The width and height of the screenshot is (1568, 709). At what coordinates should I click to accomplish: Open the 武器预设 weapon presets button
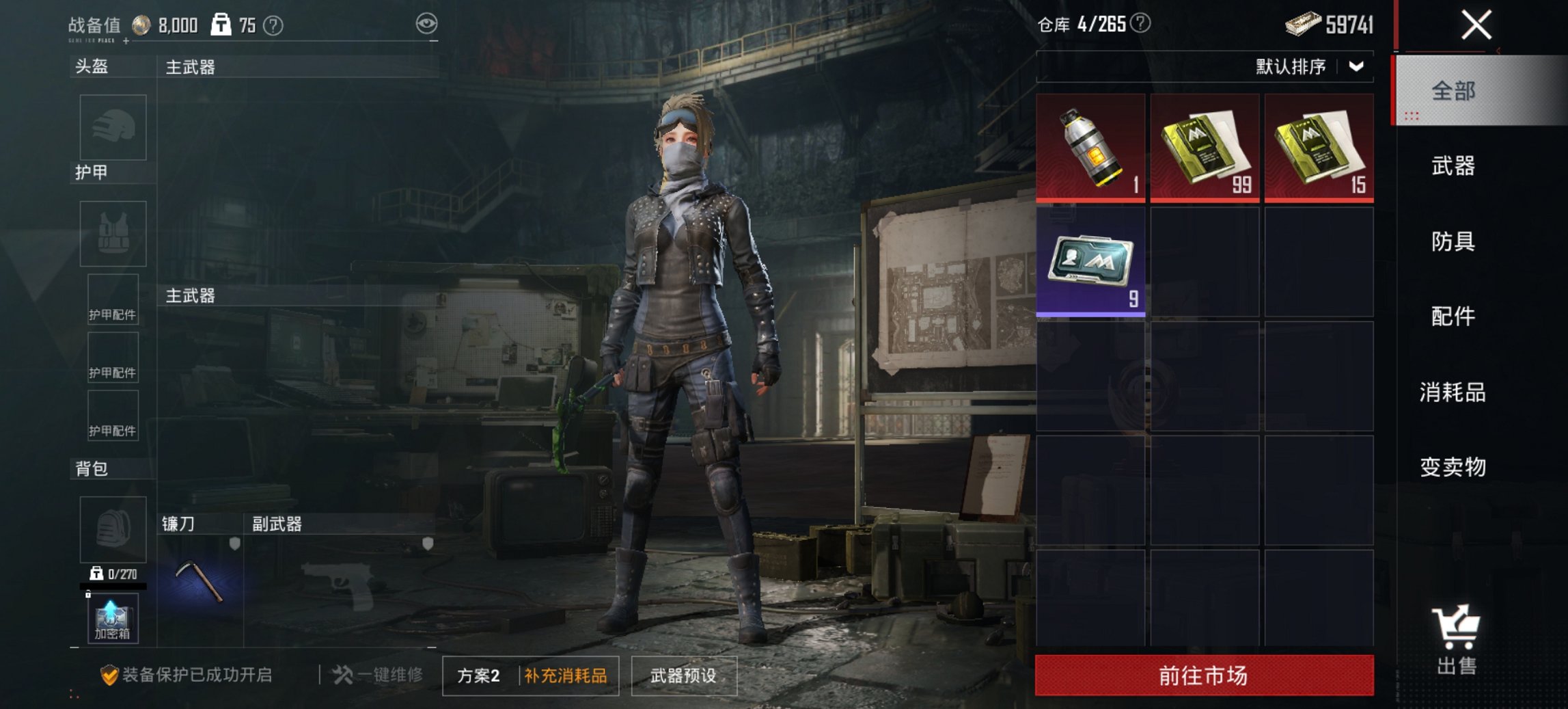685,675
